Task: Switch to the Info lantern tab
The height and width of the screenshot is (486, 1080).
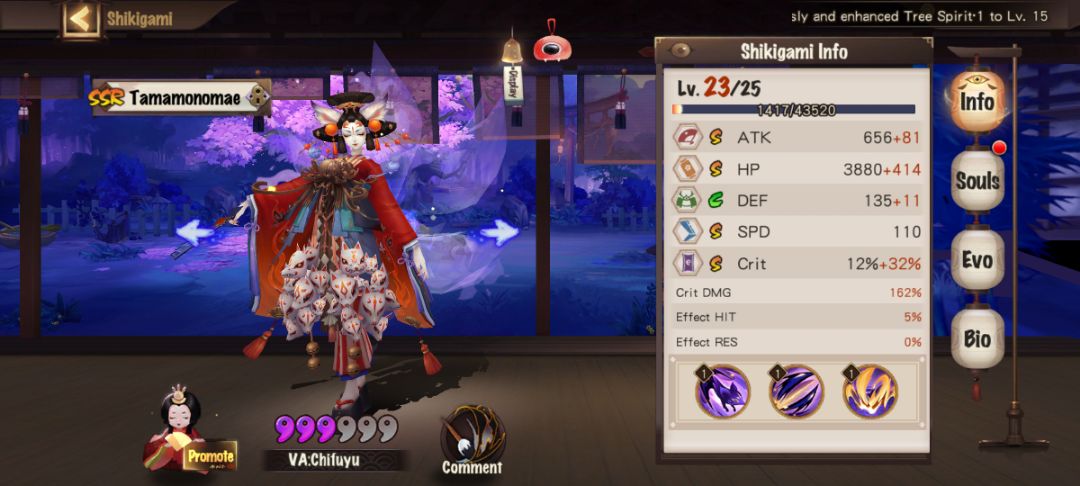Action: point(976,101)
